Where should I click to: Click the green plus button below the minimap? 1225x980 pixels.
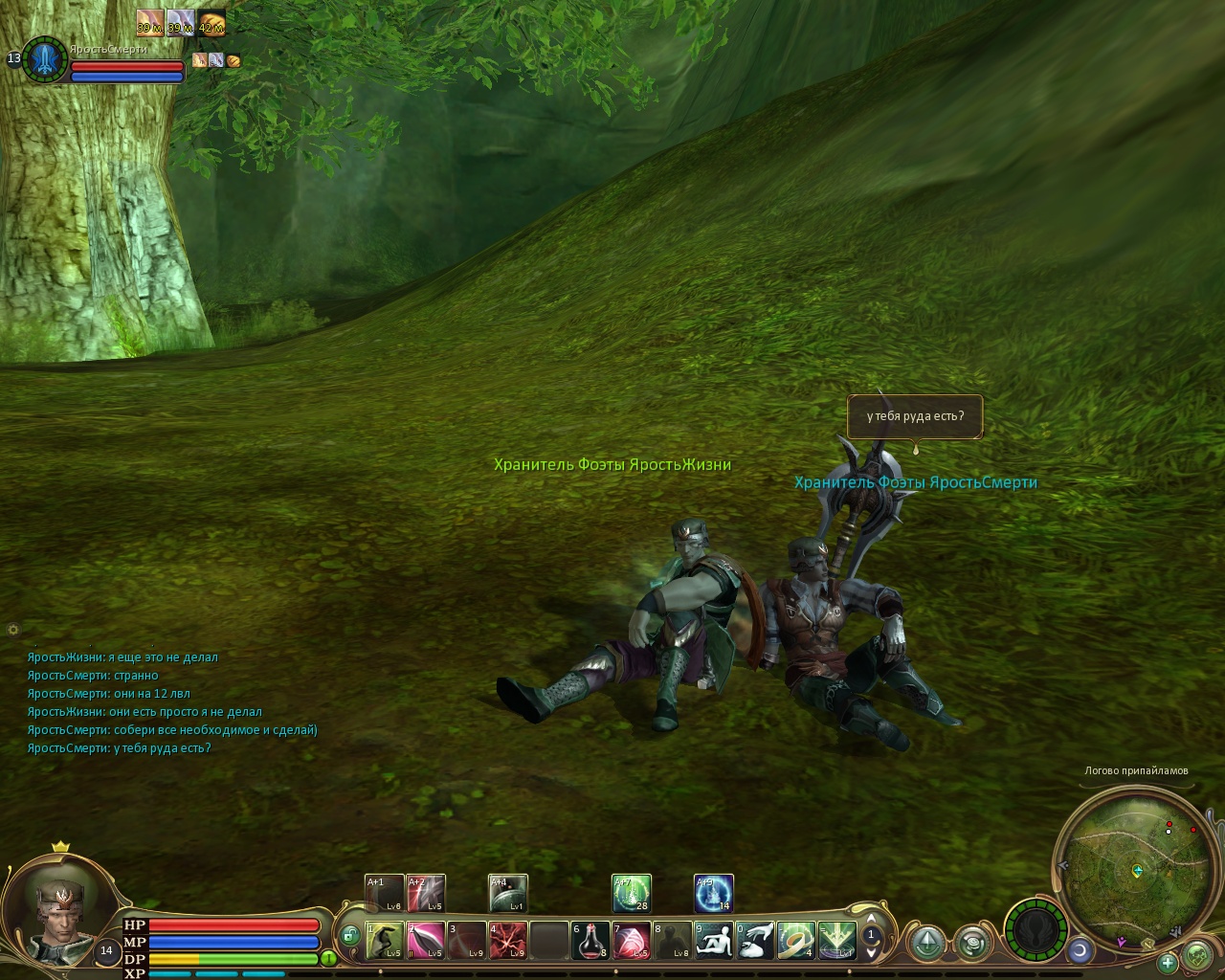coord(1168,963)
